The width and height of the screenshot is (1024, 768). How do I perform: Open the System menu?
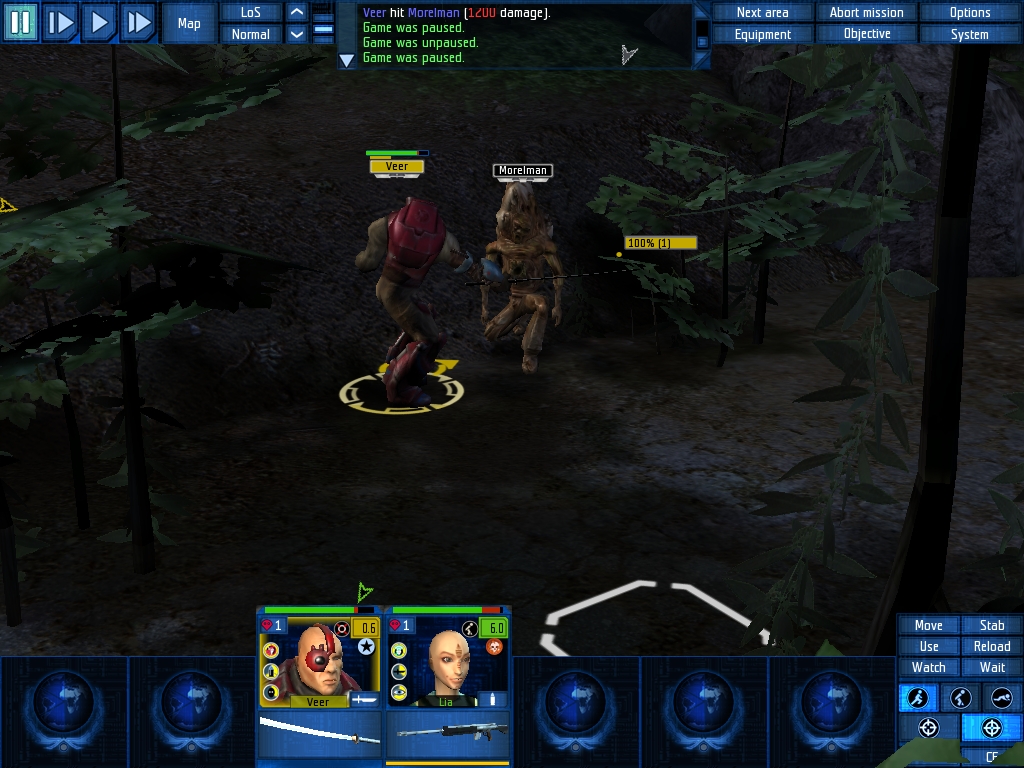click(x=969, y=34)
